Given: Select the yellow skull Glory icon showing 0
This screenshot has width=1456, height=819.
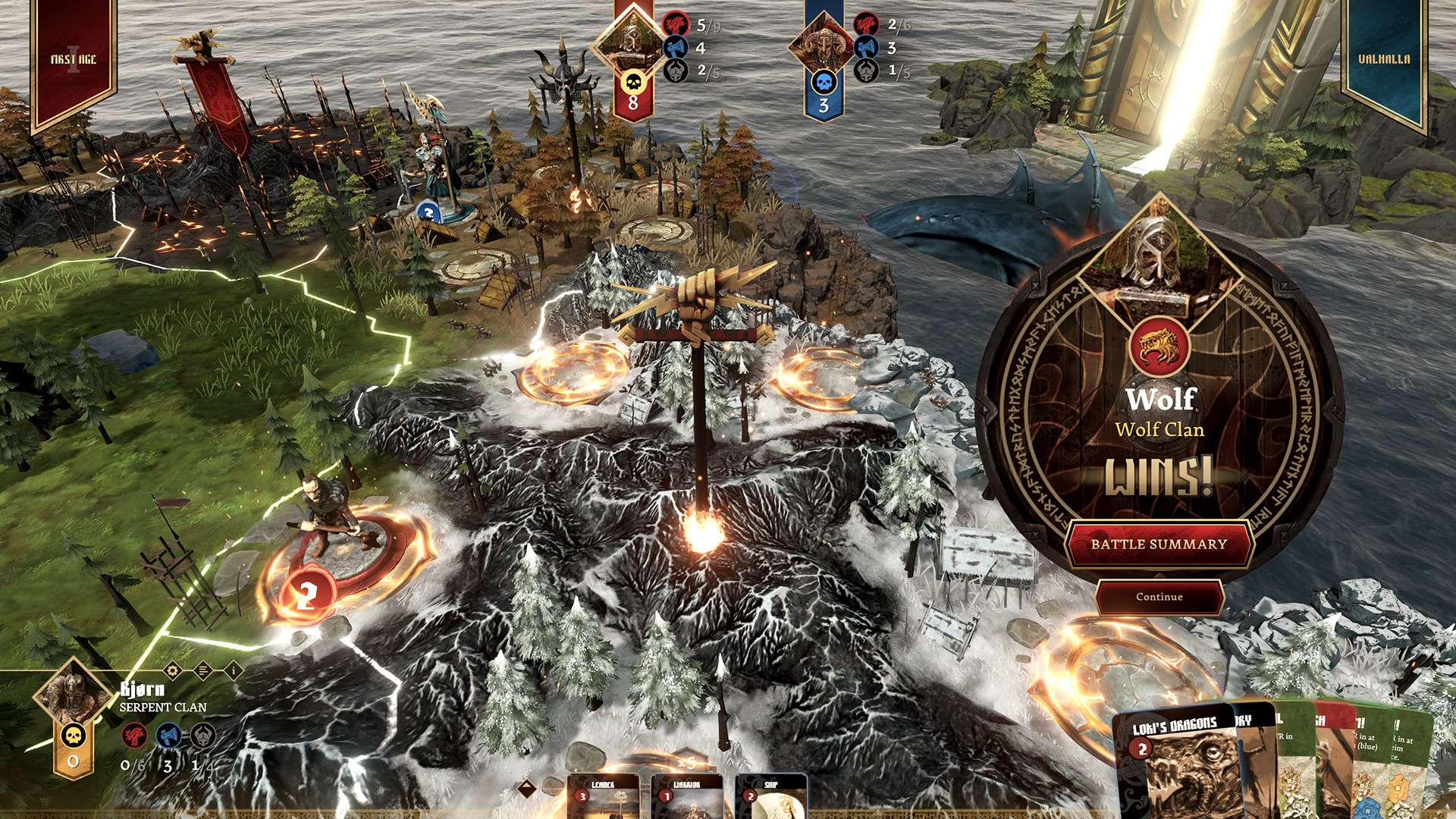Looking at the screenshot, I should [72, 736].
